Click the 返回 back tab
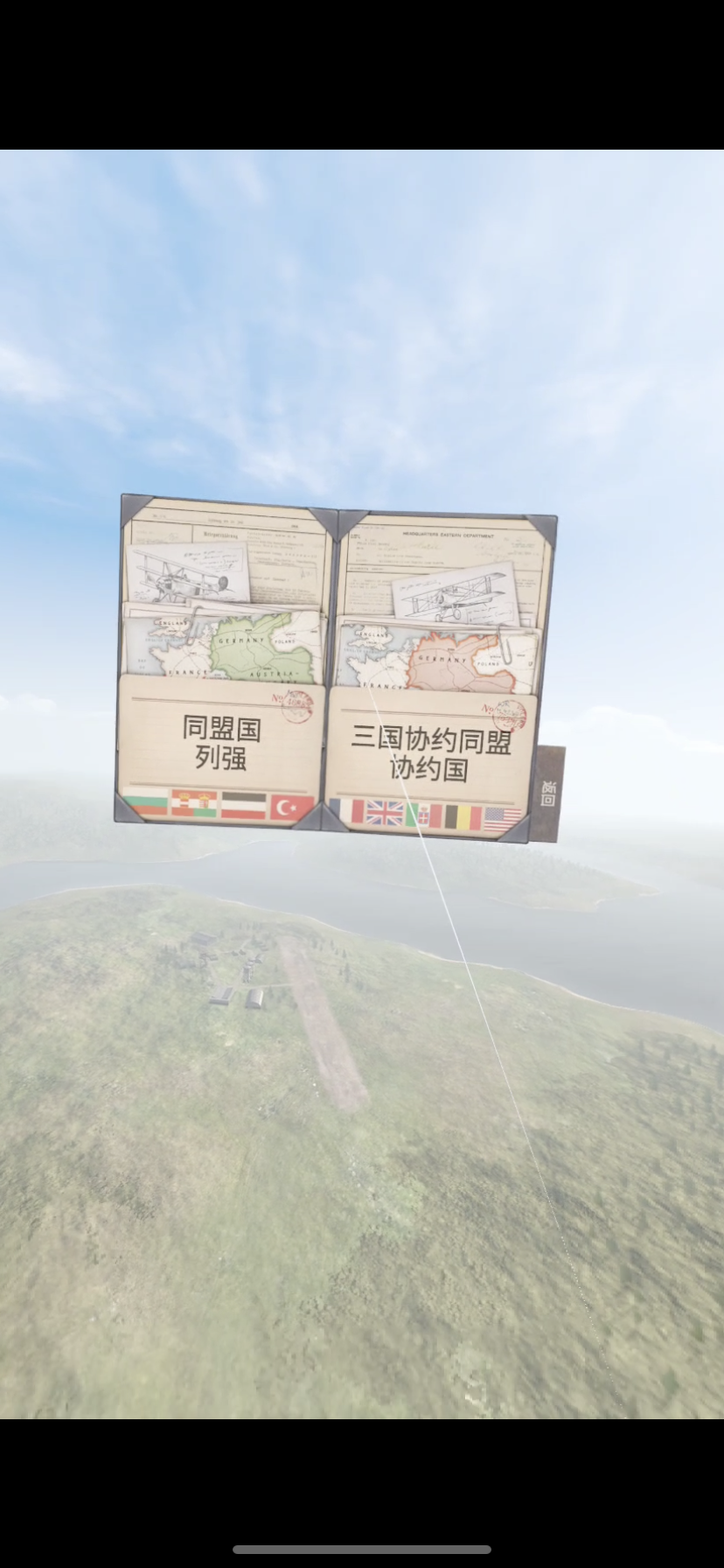The height and width of the screenshot is (1568, 724). click(x=549, y=794)
